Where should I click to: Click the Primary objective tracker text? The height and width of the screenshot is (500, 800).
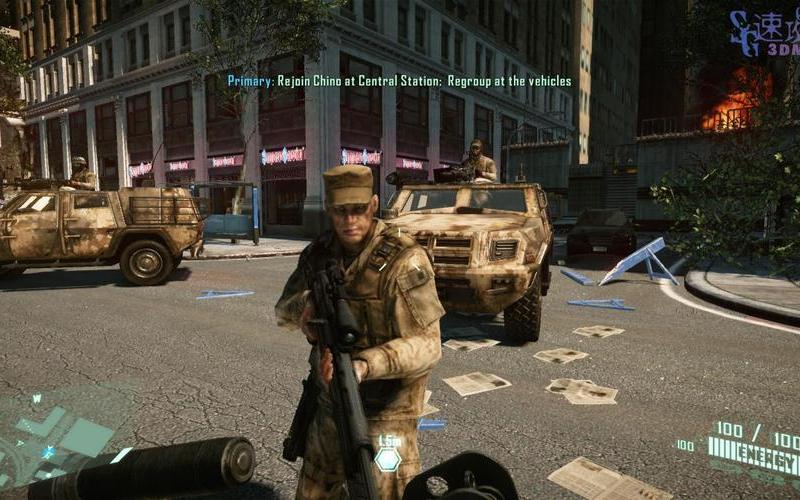399,81
